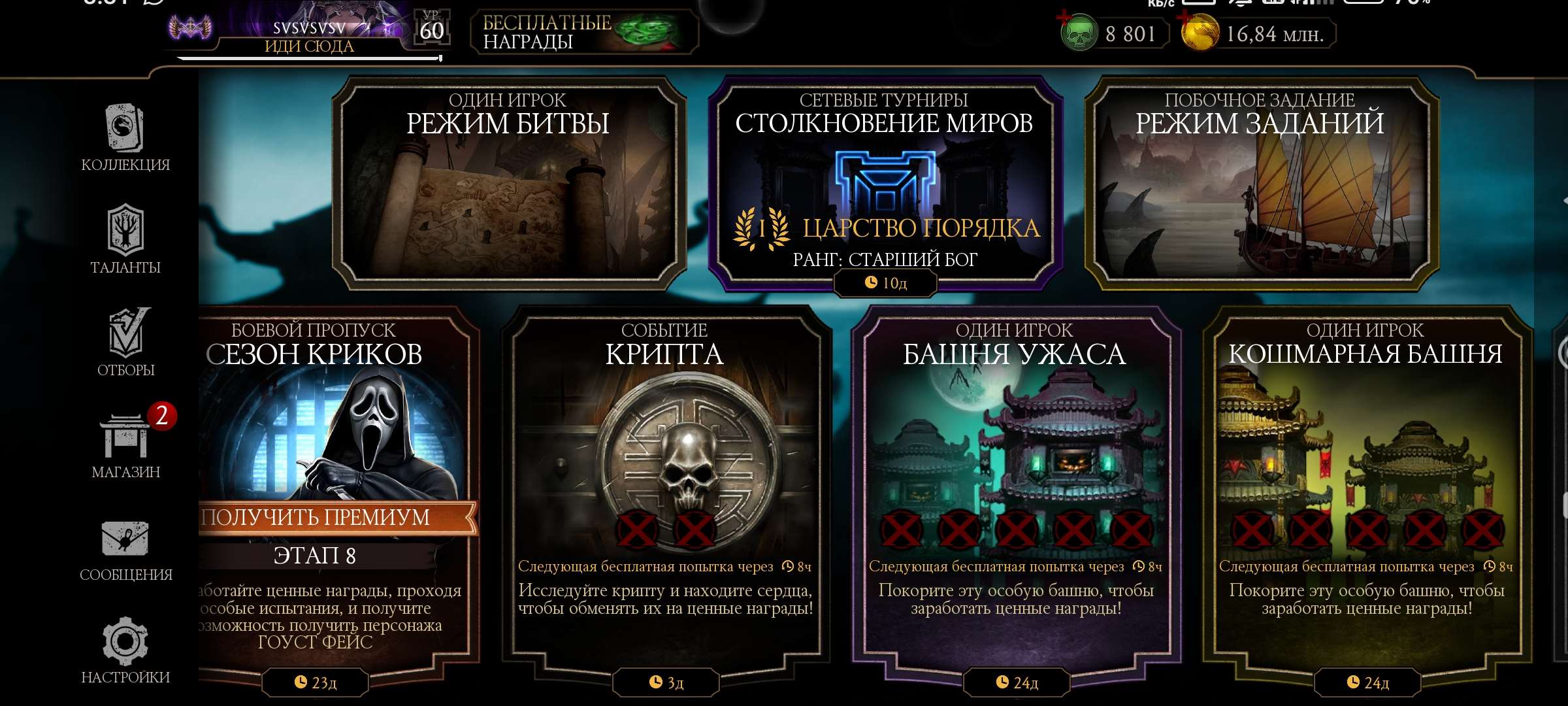Check the Сообщения inbox
The image size is (1568, 706).
point(125,550)
